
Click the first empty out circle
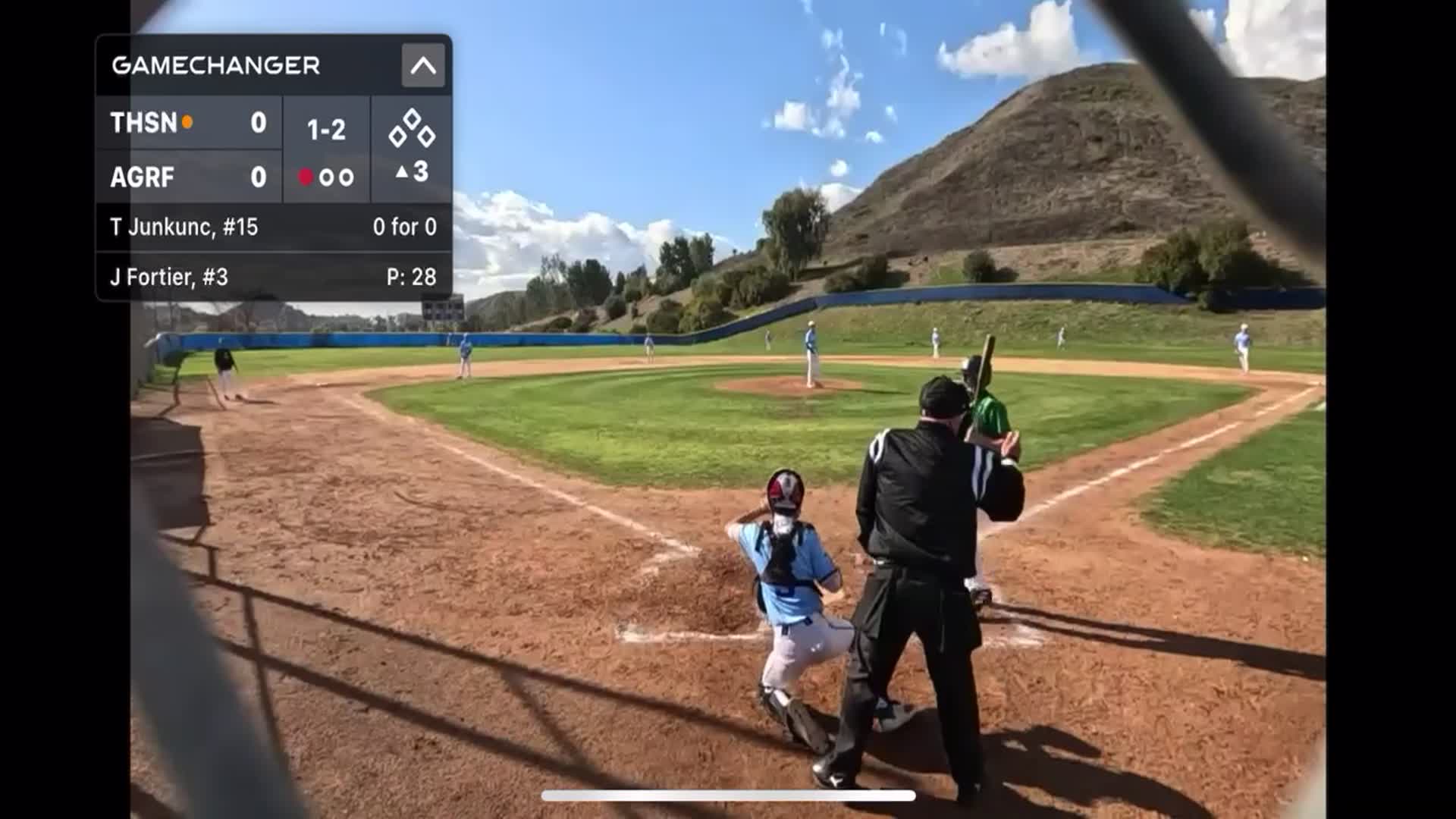click(x=328, y=176)
